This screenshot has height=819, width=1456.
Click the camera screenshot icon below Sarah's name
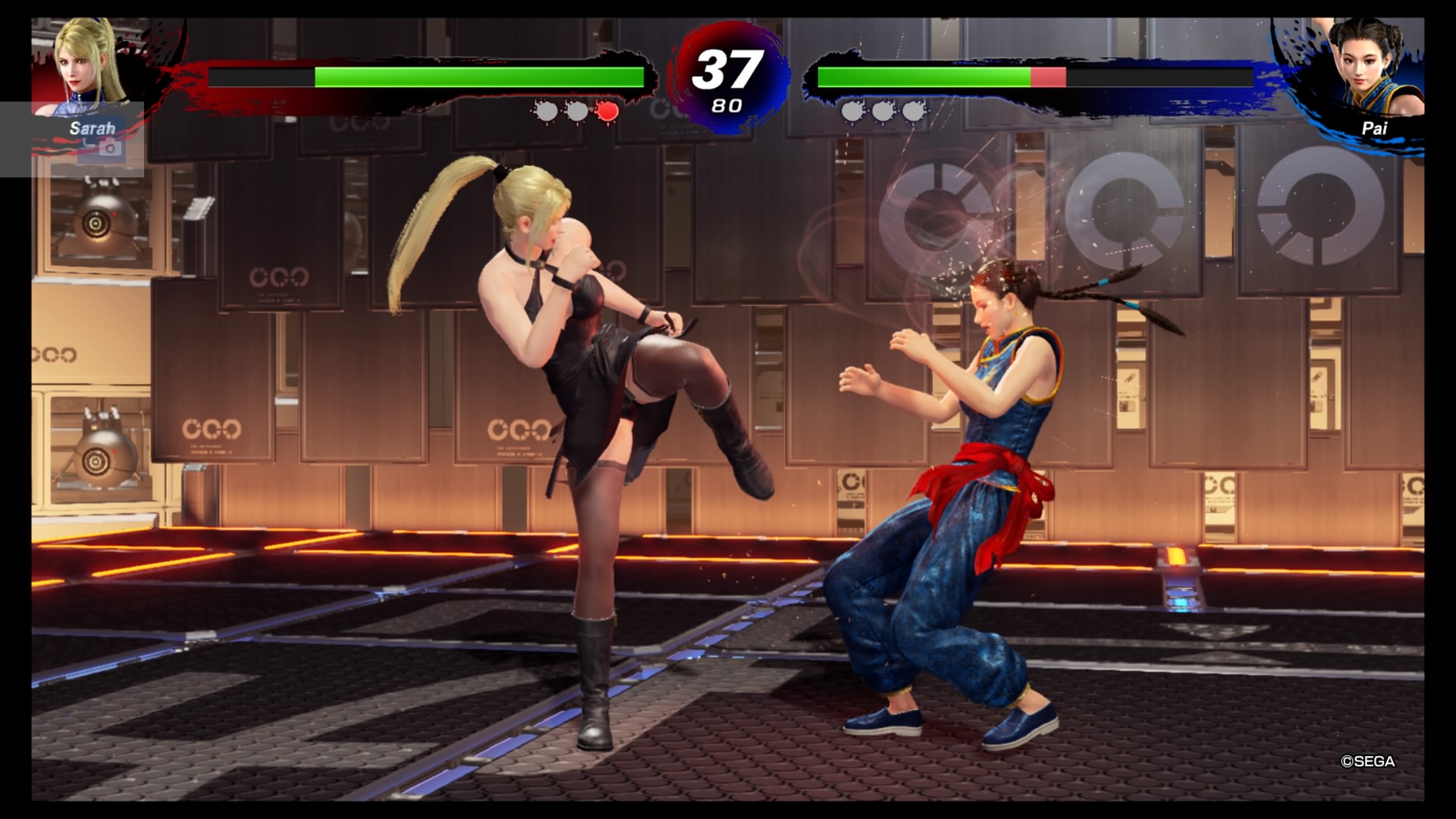point(108,147)
